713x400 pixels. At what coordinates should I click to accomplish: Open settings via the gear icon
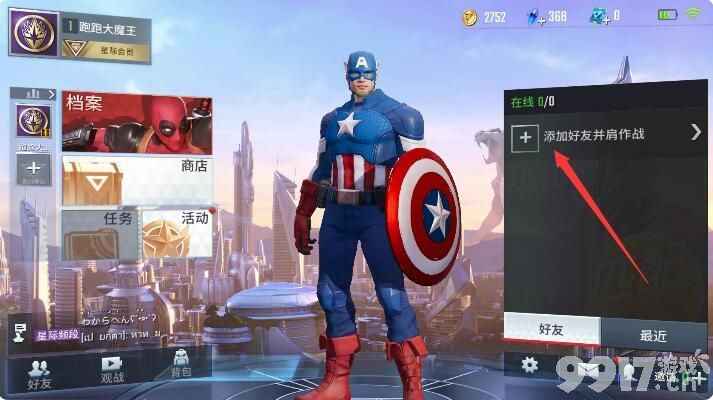pyautogui.click(x=530, y=366)
